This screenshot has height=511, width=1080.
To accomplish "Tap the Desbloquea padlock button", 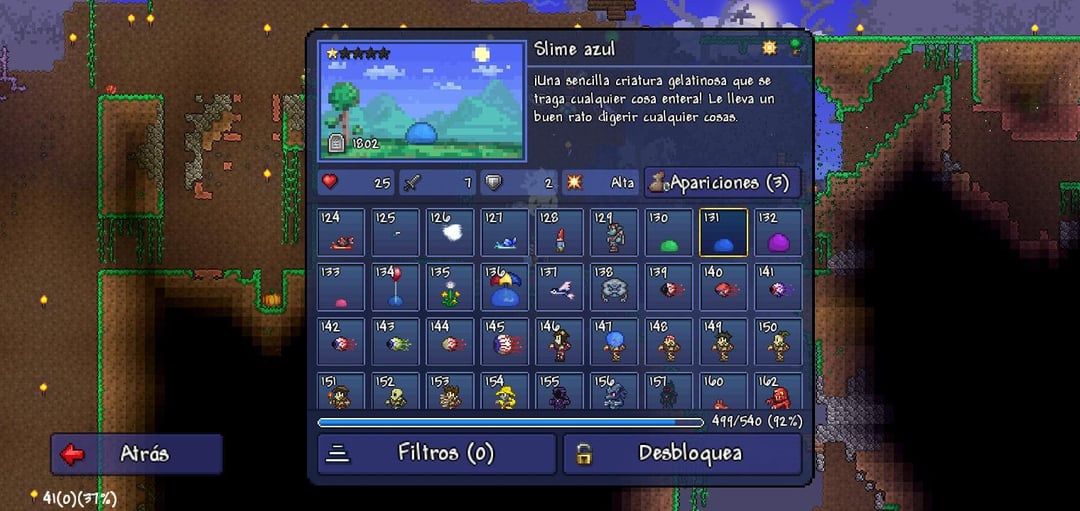I will [682, 454].
